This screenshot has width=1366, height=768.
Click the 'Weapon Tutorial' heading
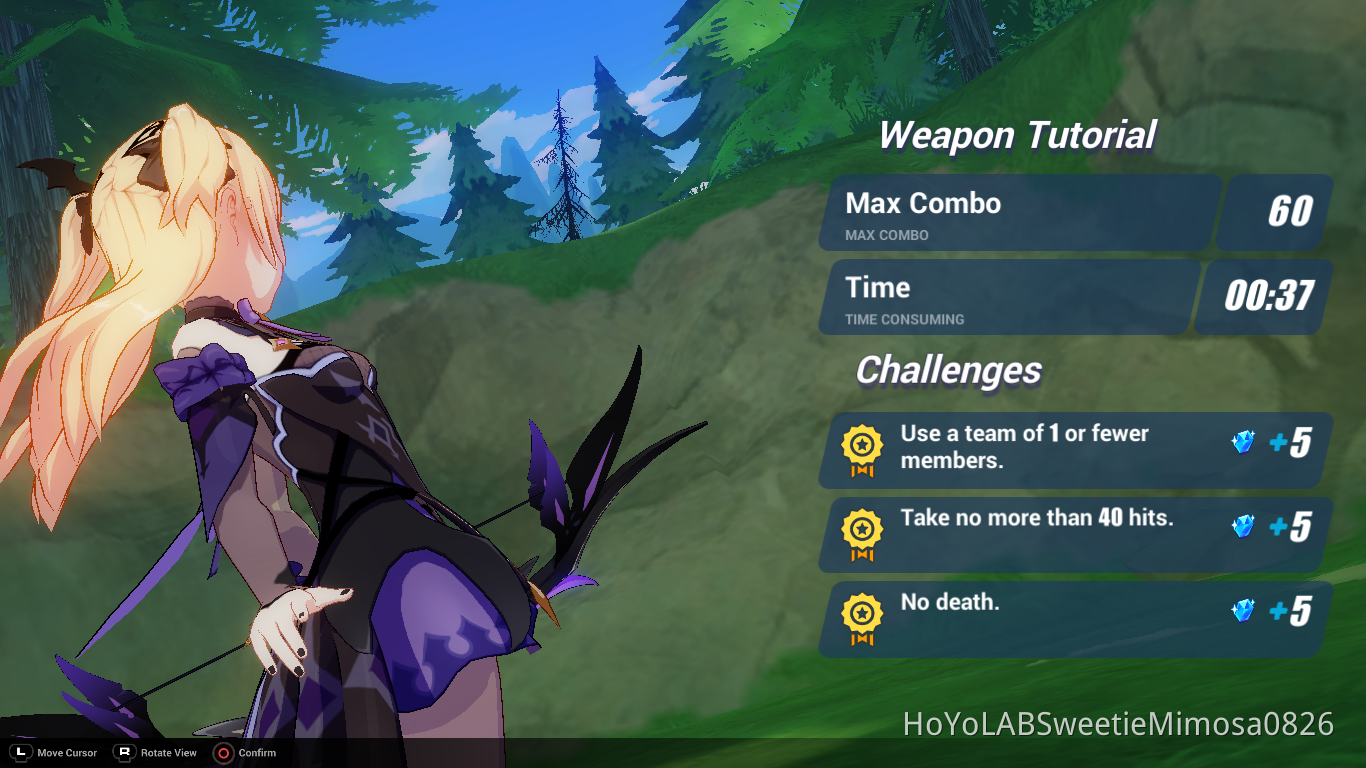coord(1017,134)
